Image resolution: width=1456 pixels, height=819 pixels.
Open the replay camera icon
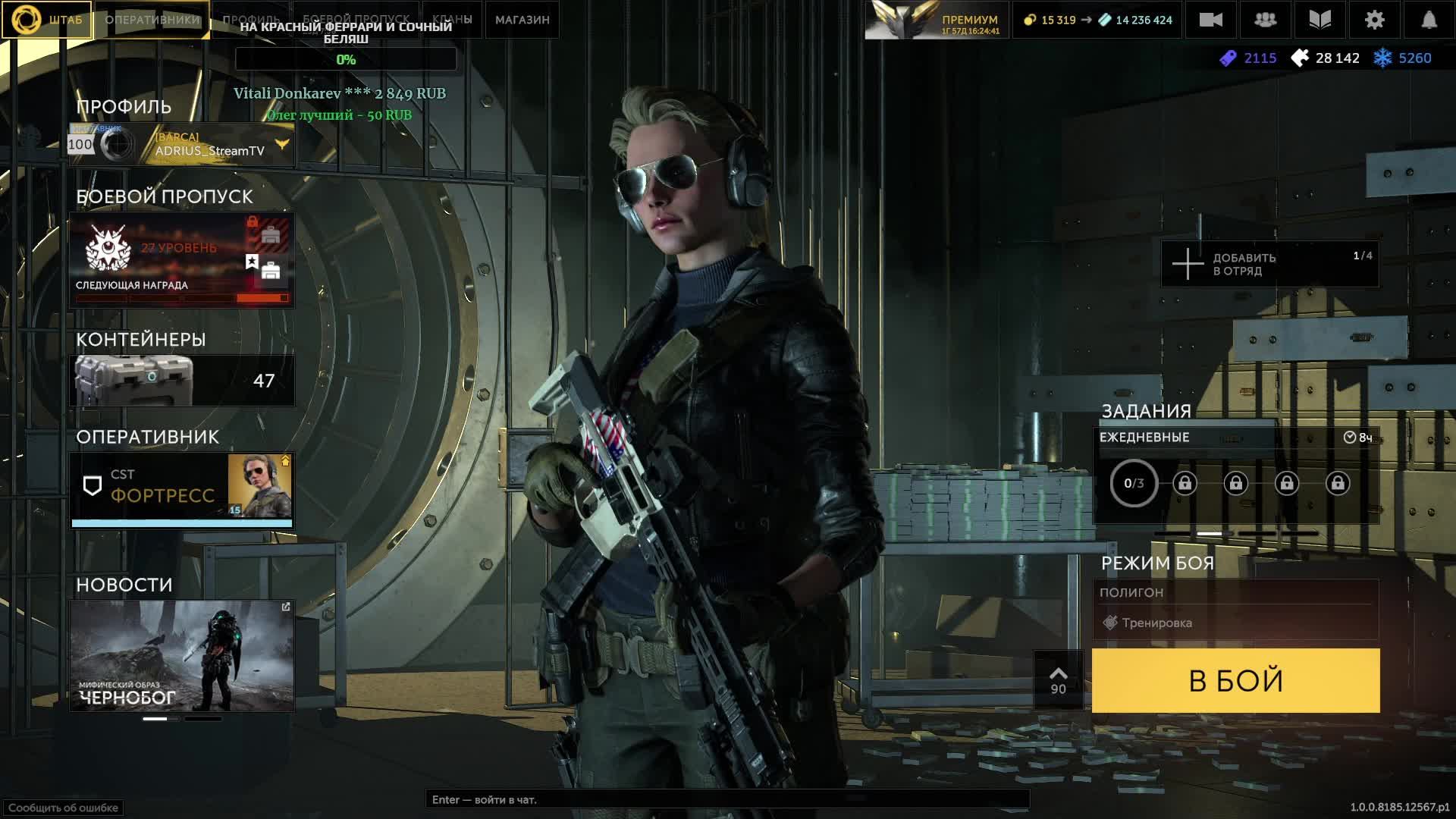[1210, 20]
